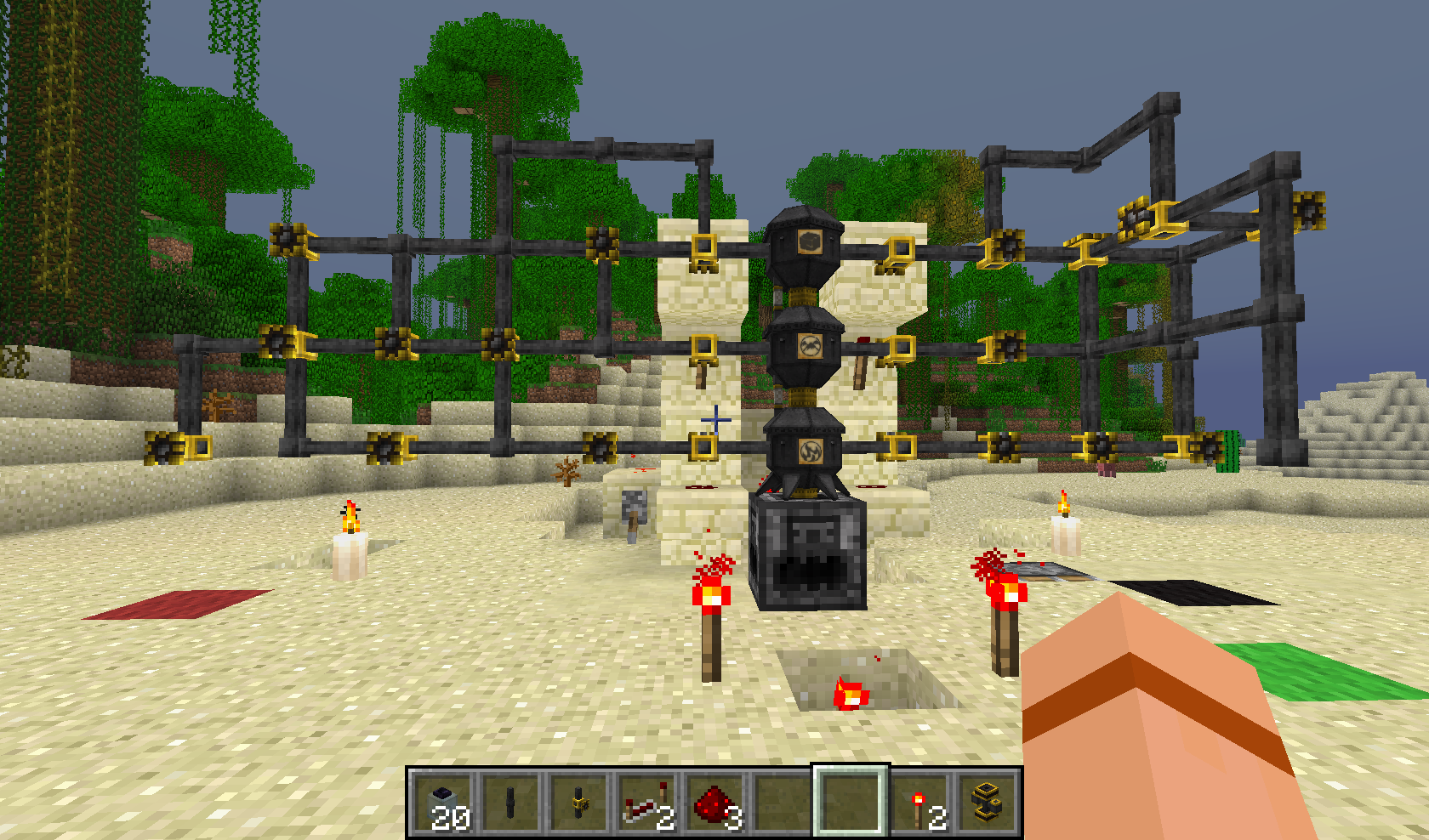Image resolution: width=1429 pixels, height=840 pixels.
Task: Select the redstone repeater slot
Action: pyautogui.click(x=647, y=803)
